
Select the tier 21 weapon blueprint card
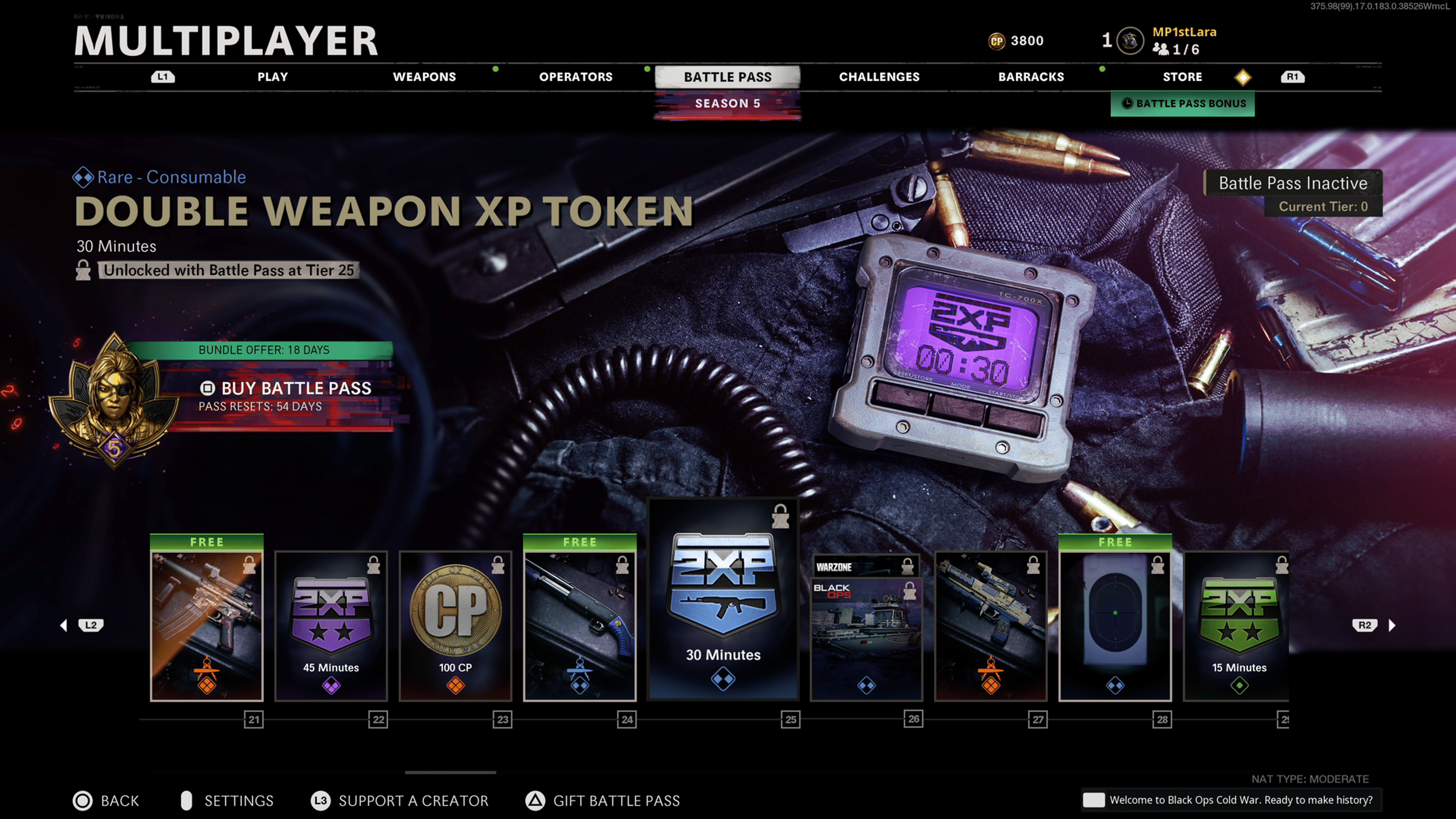(207, 624)
